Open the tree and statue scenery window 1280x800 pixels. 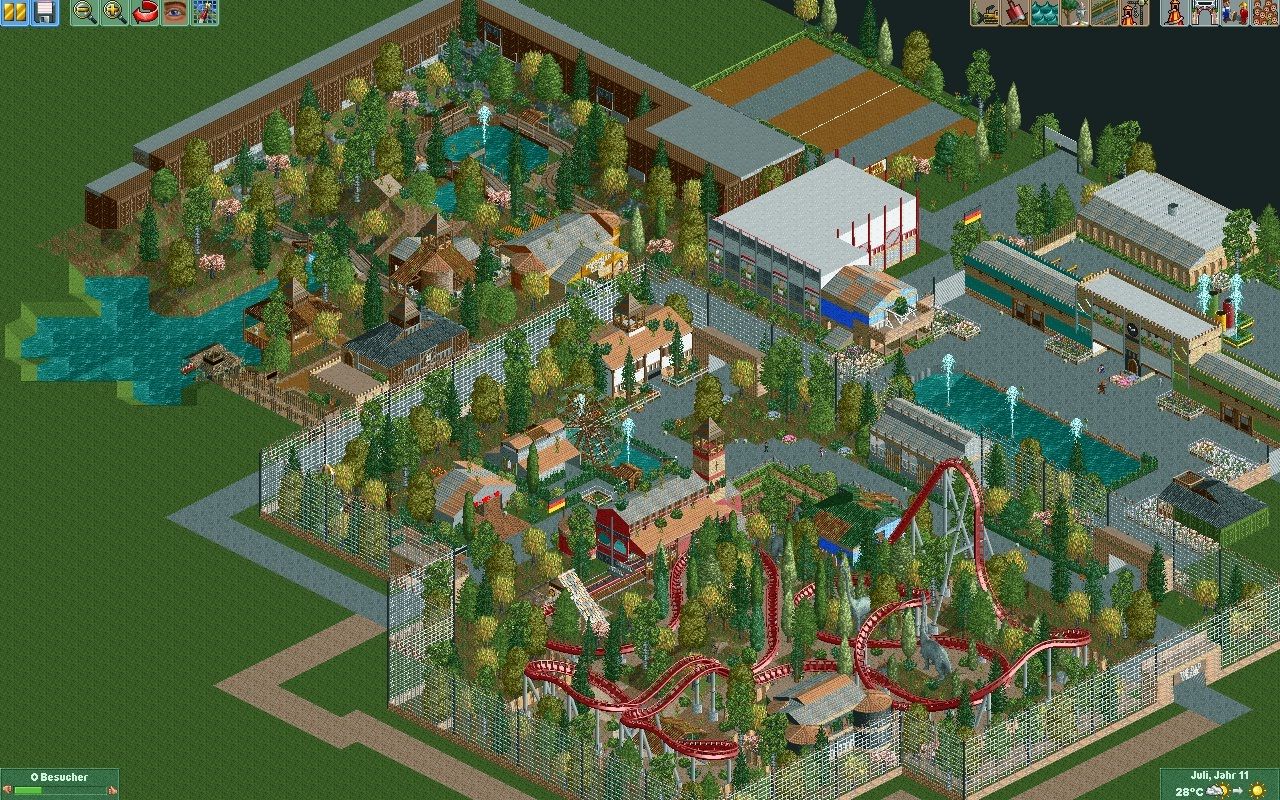click(x=1075, y=13)
